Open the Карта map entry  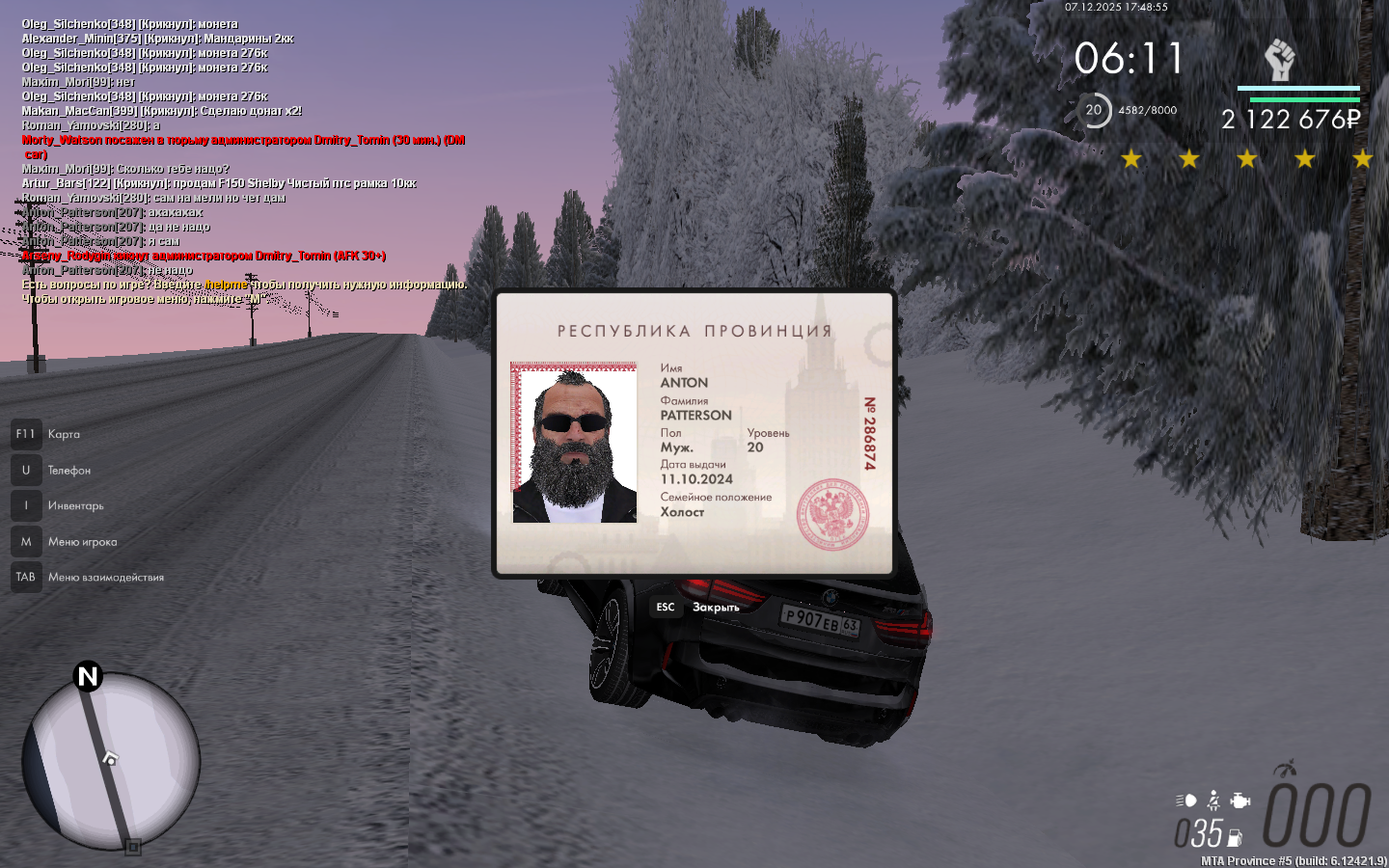64,434
